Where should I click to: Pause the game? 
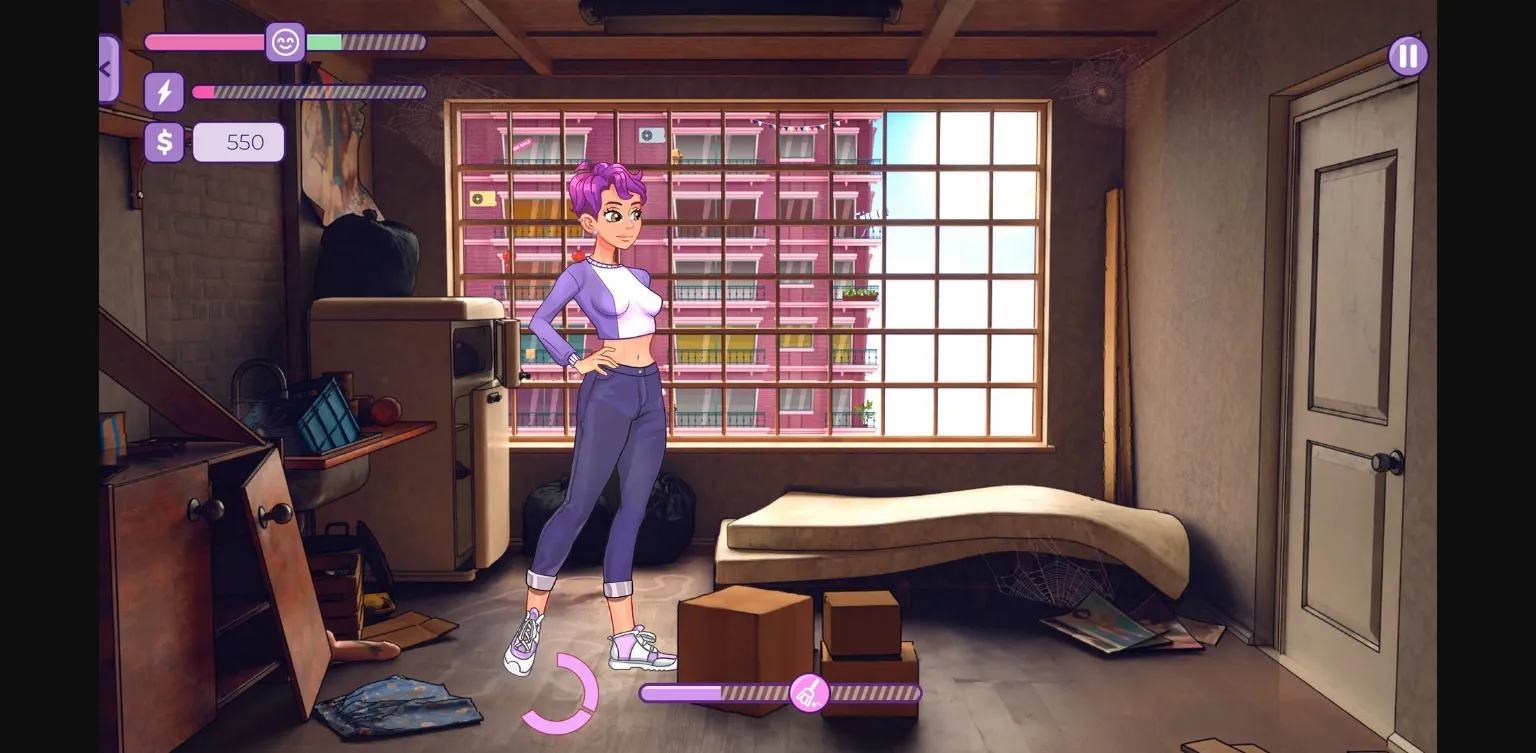pyautogui.click(x=1407, y=55)
